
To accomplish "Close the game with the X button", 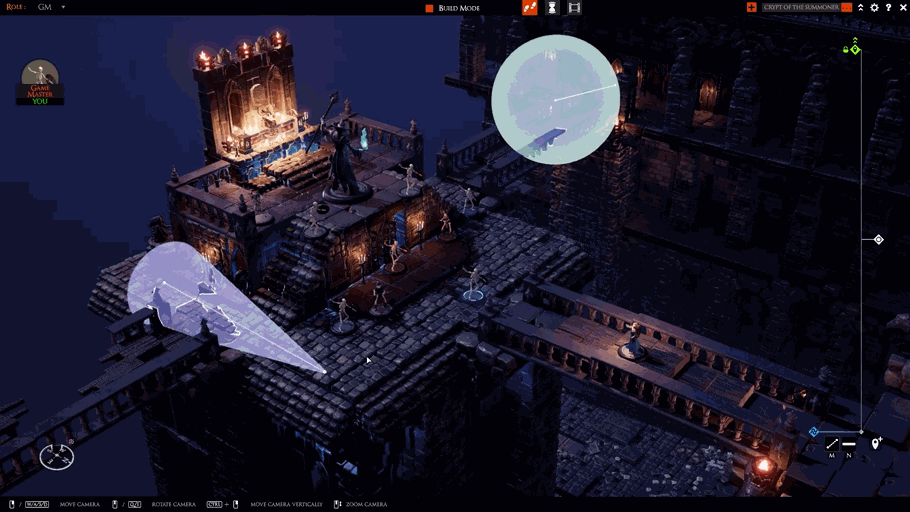I will [901, 8].
